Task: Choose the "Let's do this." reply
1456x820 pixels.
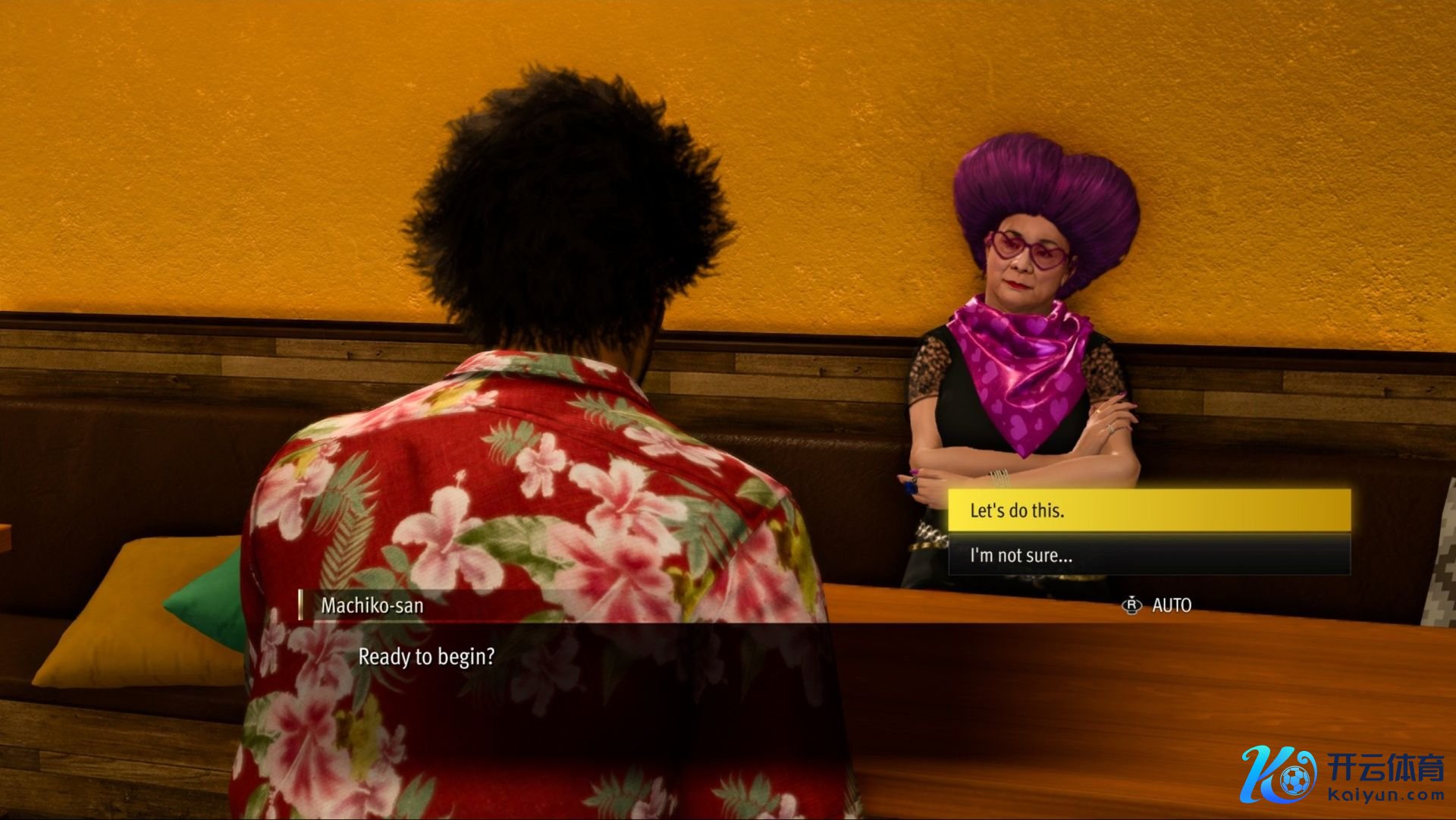Action: 1148,510
